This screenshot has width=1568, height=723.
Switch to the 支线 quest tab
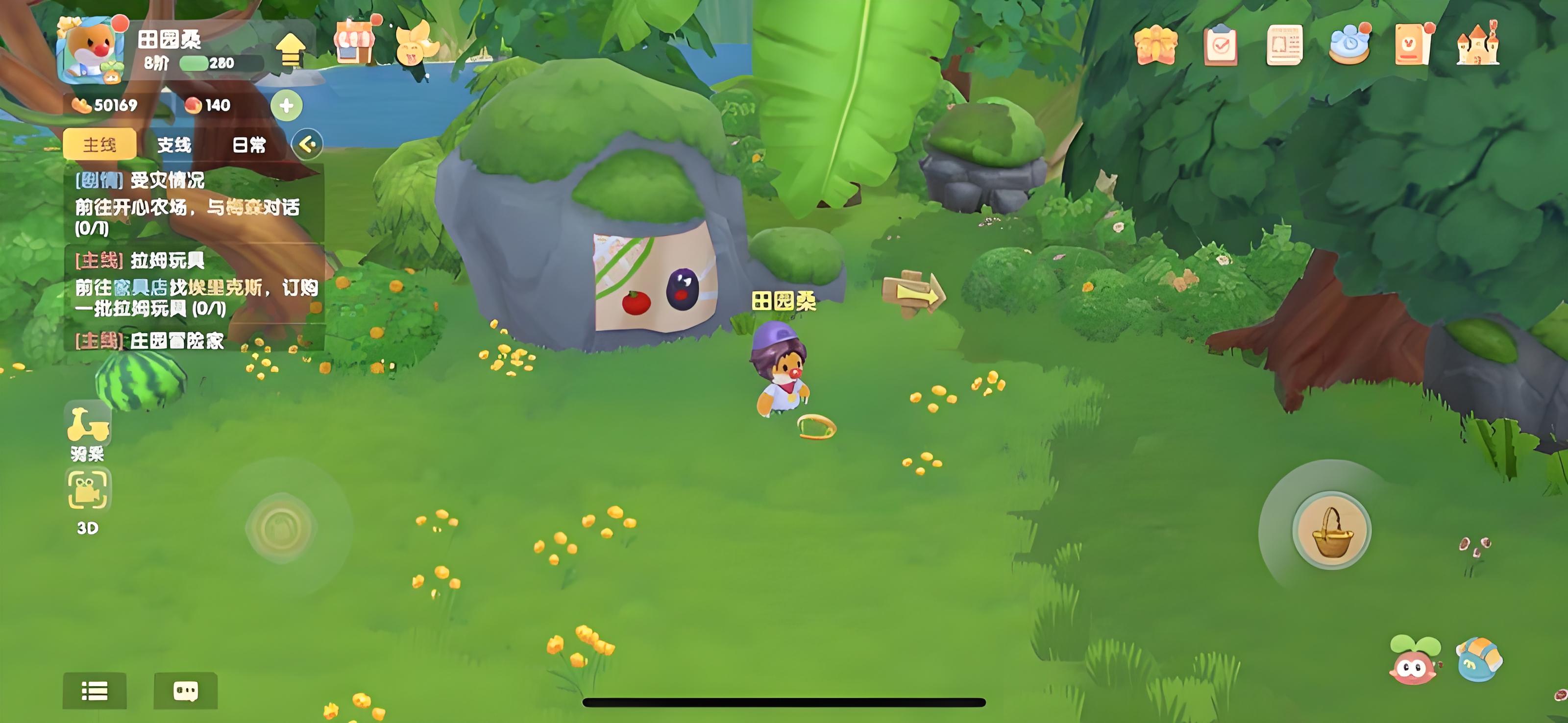[174, 145]
